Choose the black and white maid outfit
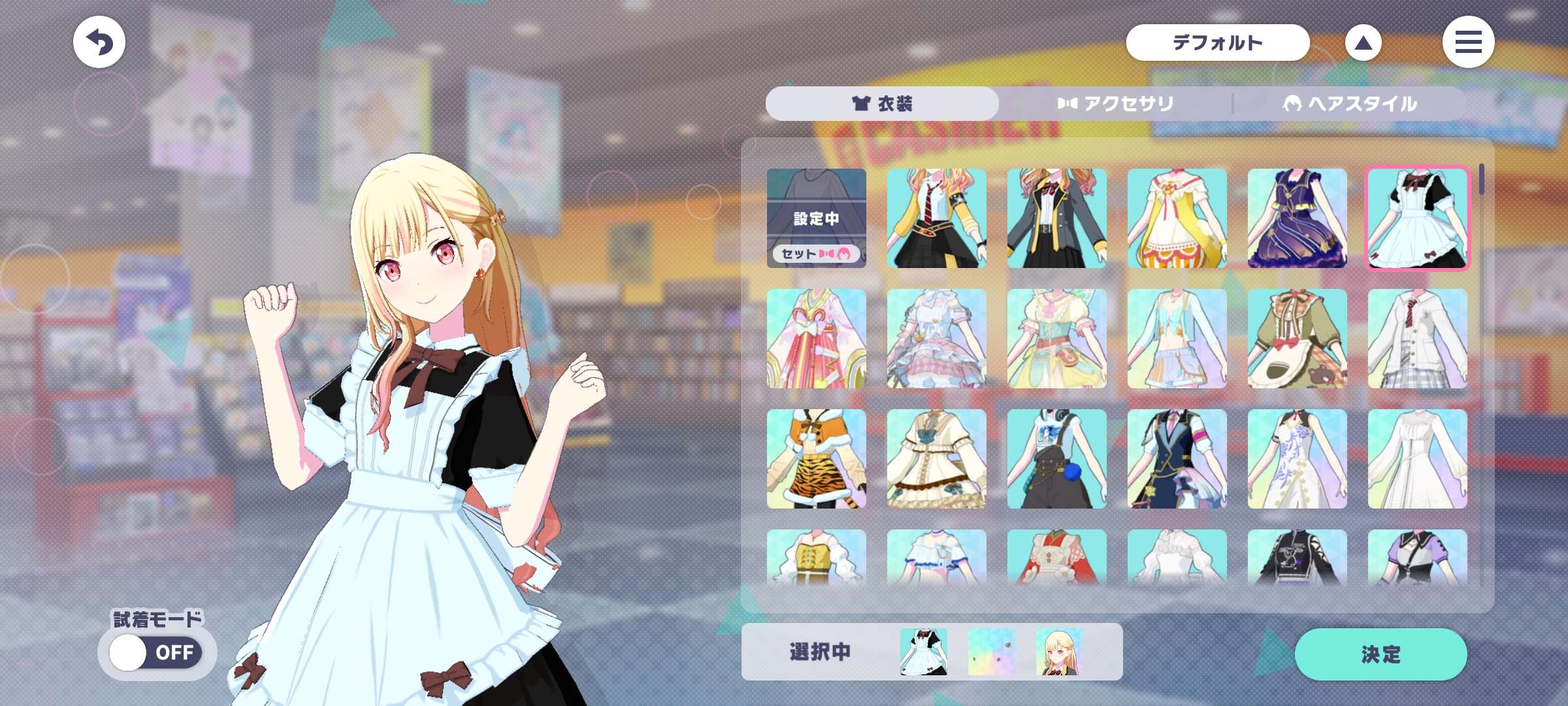 tap(1417, 218)
